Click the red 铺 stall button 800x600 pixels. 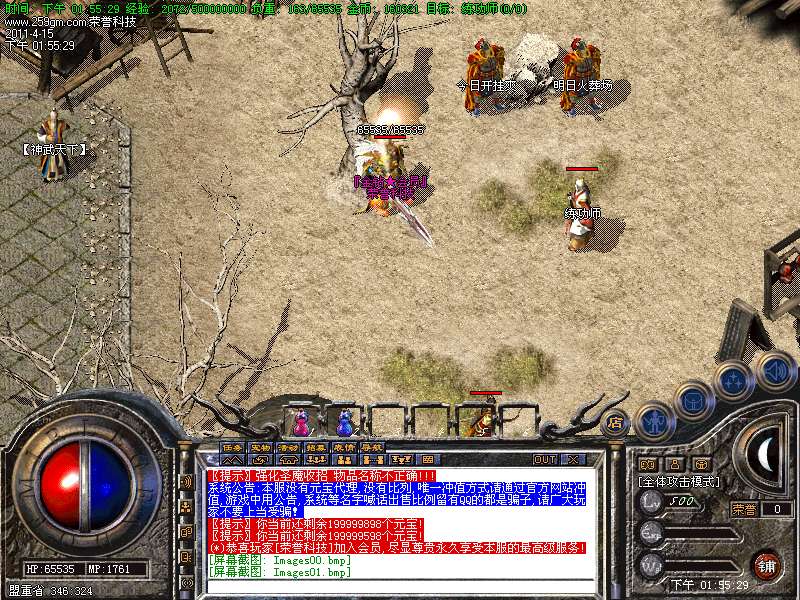point(766,565)
